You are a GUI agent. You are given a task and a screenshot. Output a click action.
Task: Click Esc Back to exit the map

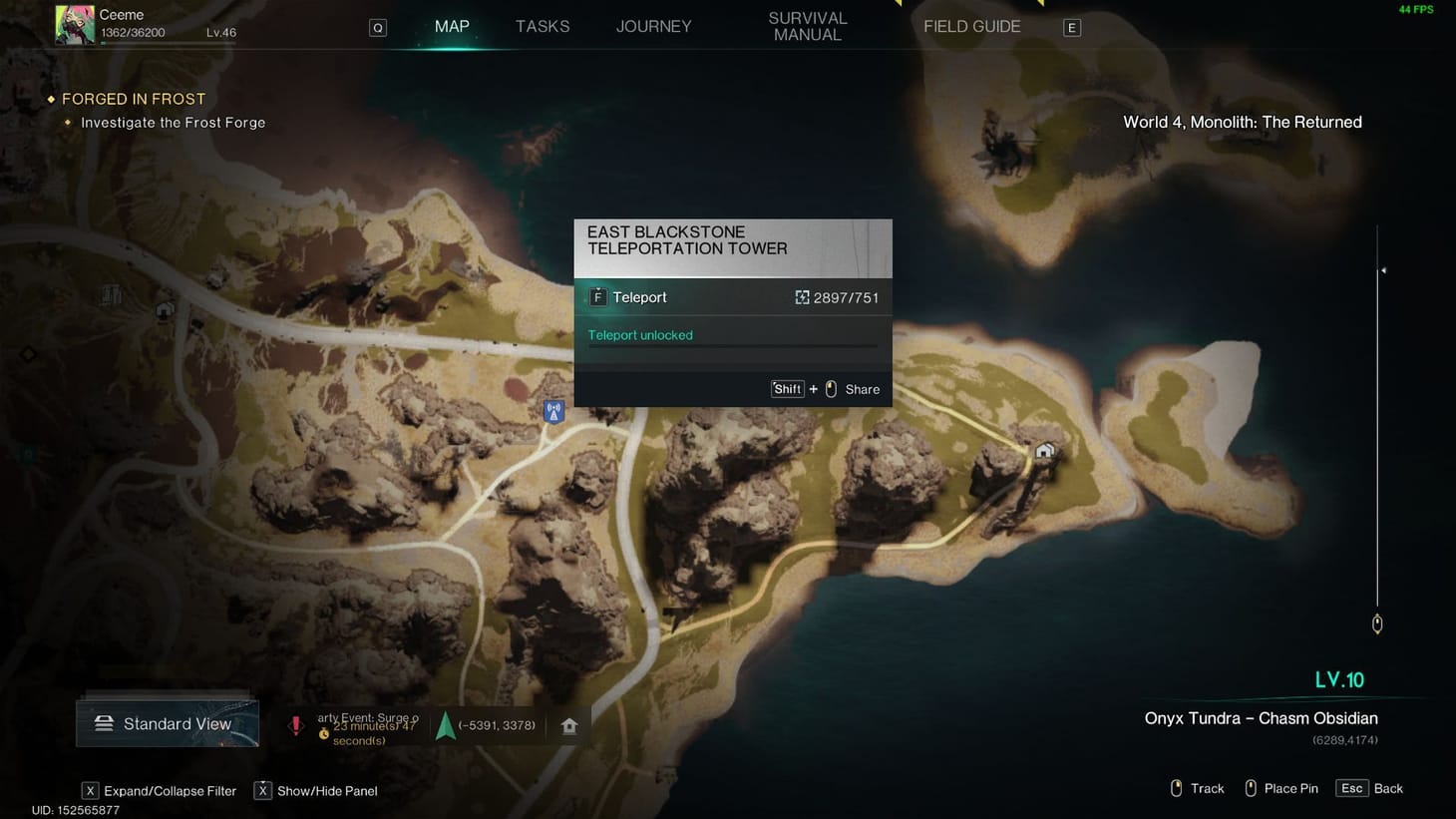1368,788
